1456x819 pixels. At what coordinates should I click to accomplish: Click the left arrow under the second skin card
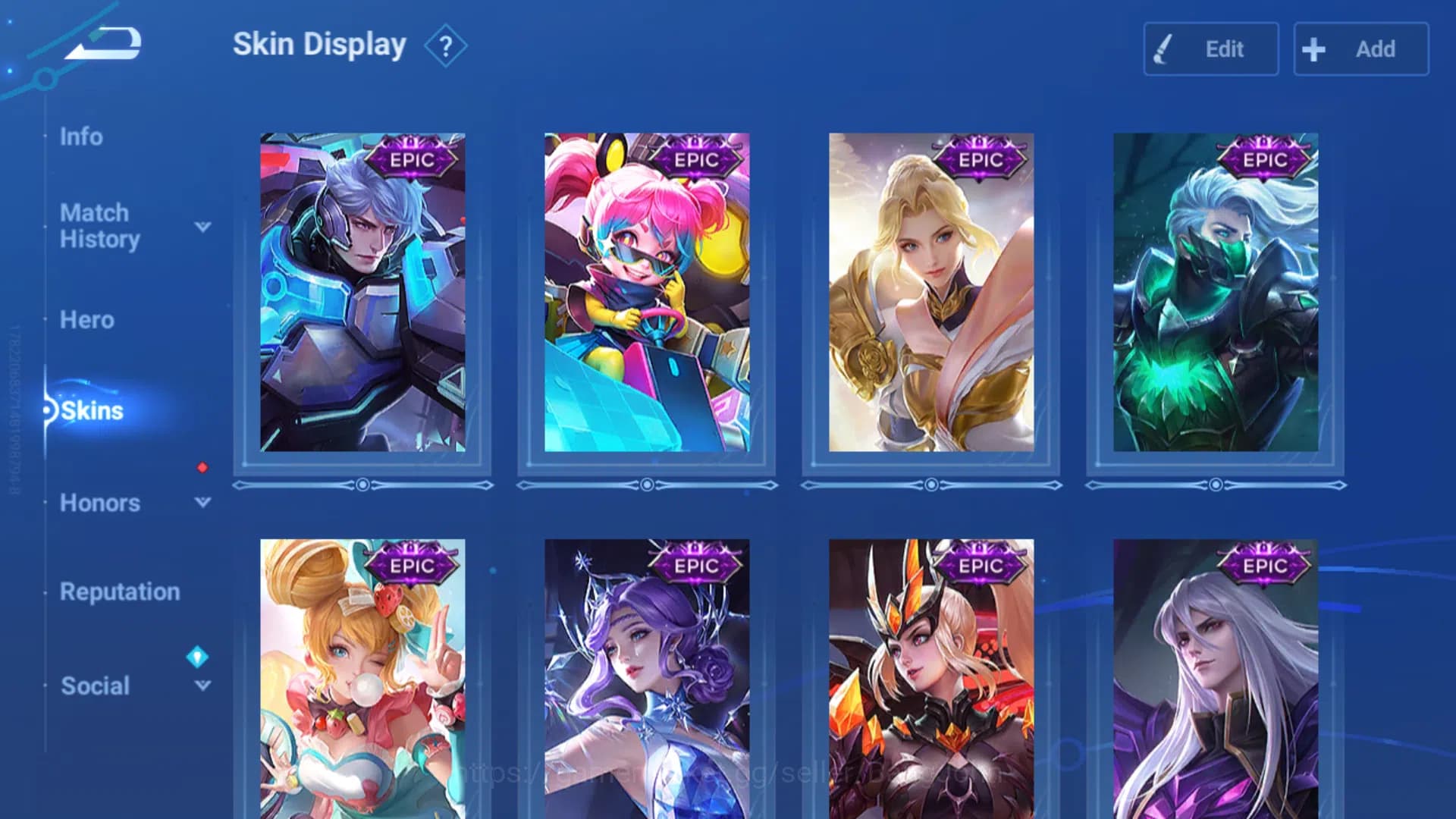(523, 483)
